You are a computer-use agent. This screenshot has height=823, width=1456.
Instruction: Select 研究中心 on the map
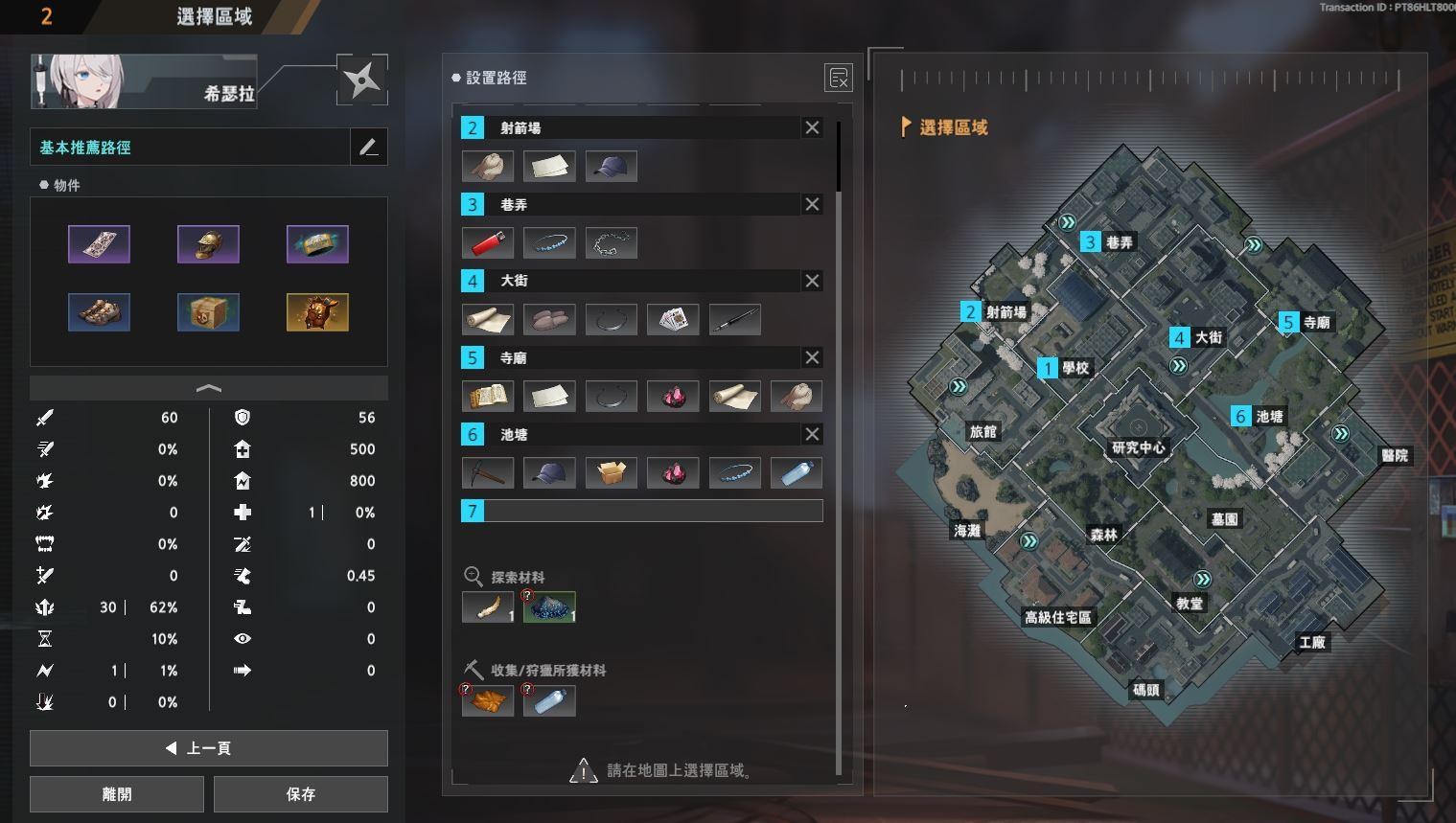click(x=1138, y=447)
